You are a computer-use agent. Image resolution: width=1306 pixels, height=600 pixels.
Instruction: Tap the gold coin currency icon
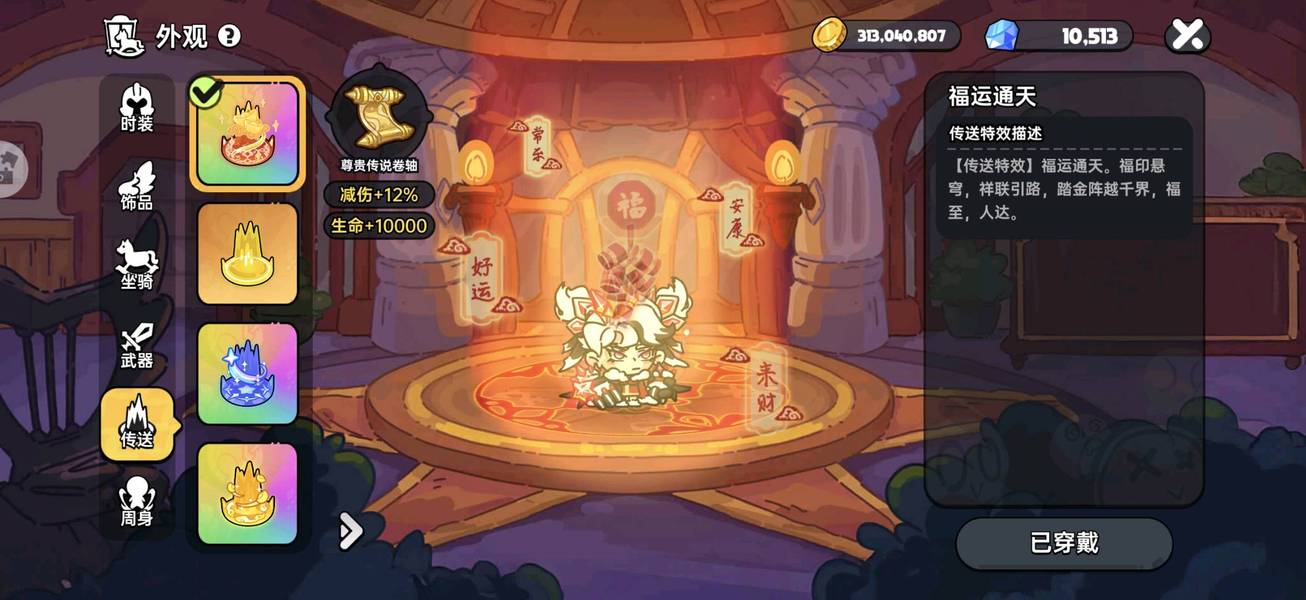pyautogui.click(x=829, y=35)
